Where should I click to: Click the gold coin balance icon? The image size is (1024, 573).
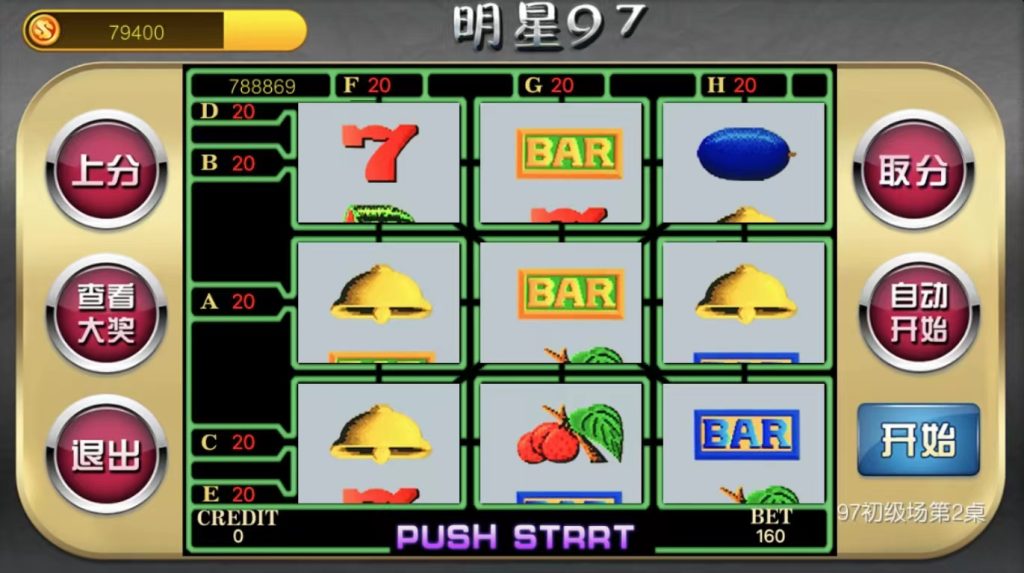(x=42, y=30)
